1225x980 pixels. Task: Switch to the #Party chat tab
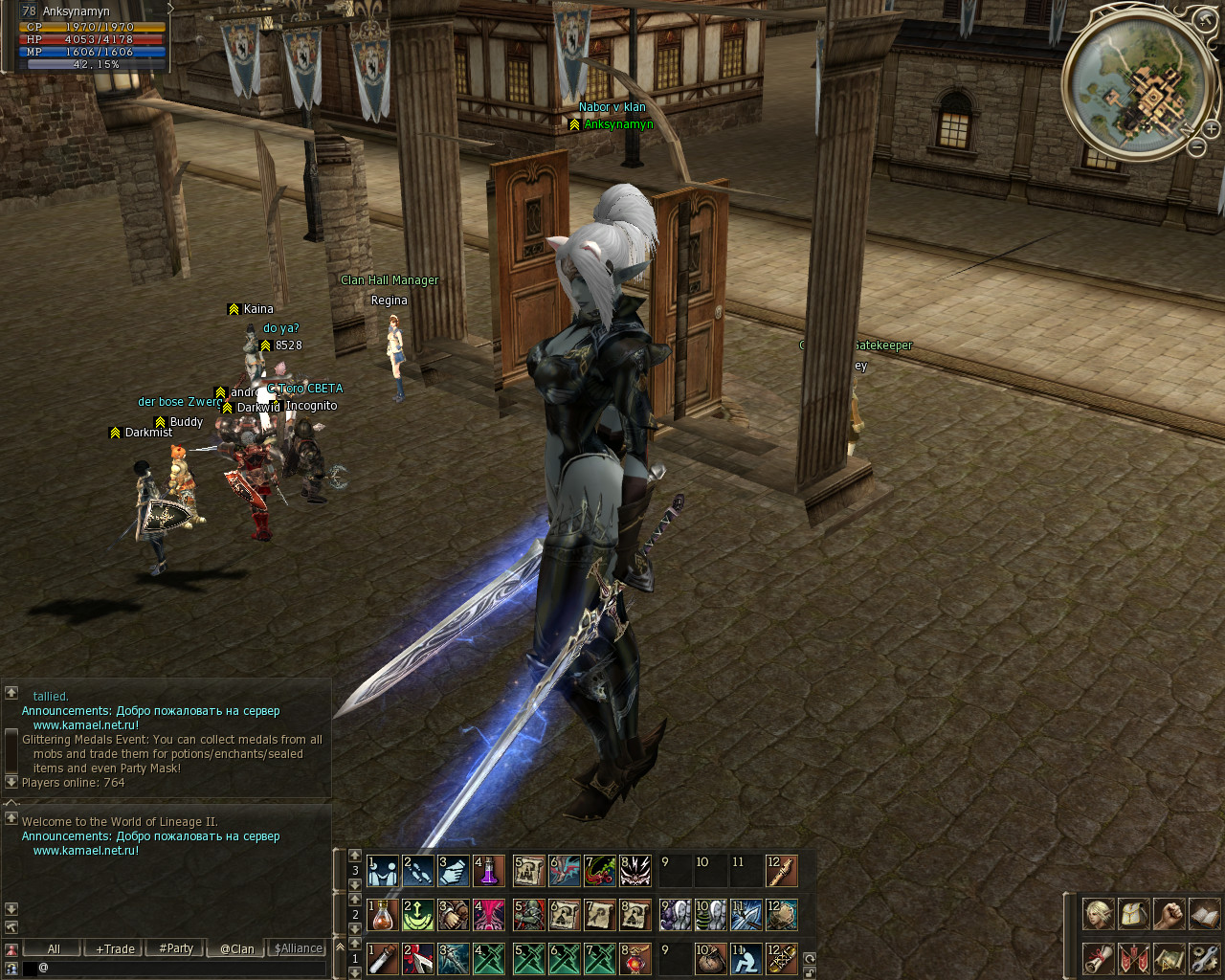176,948
